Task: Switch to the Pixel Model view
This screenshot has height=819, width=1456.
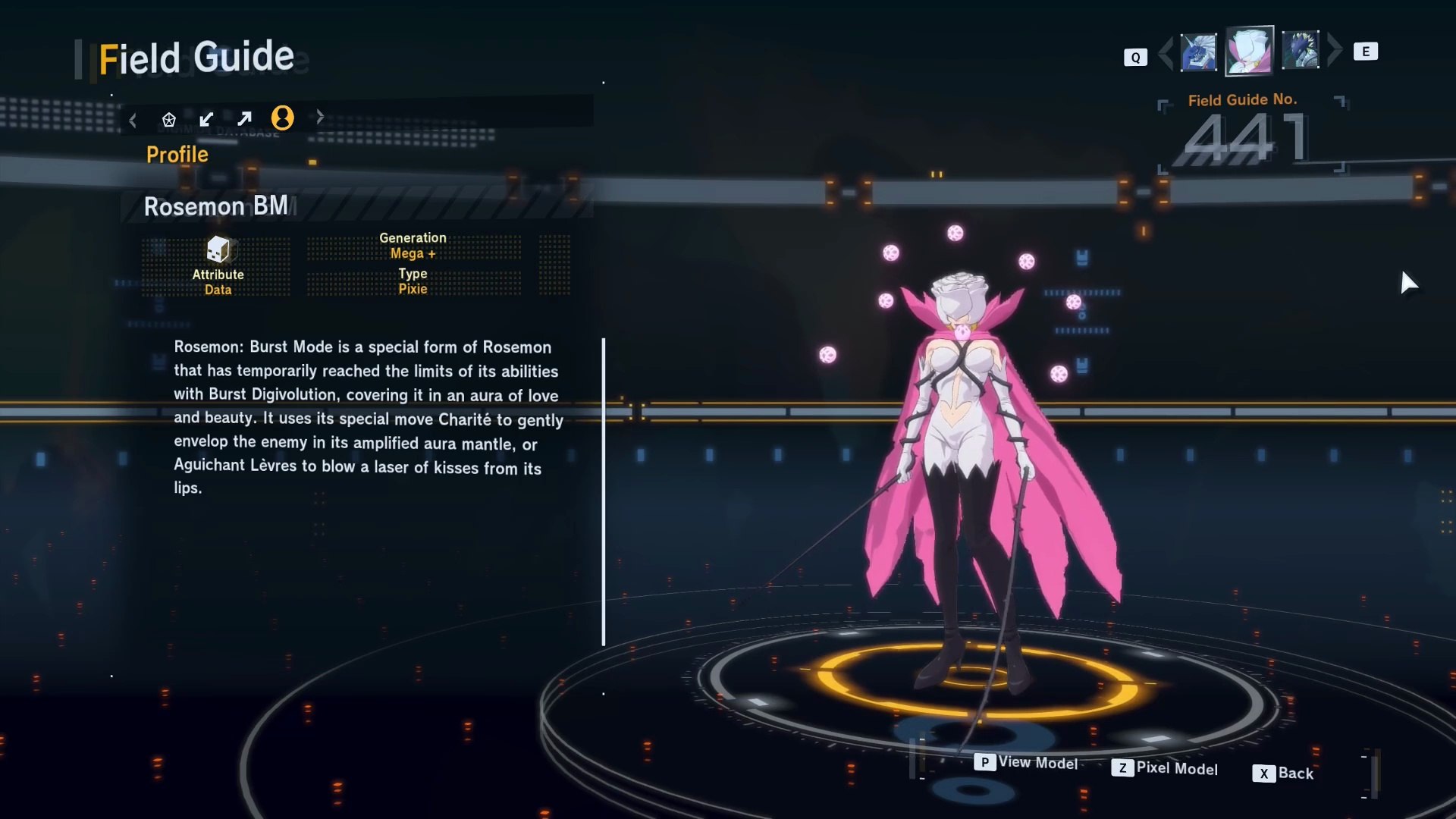Action: click(x=1165, y=768)
